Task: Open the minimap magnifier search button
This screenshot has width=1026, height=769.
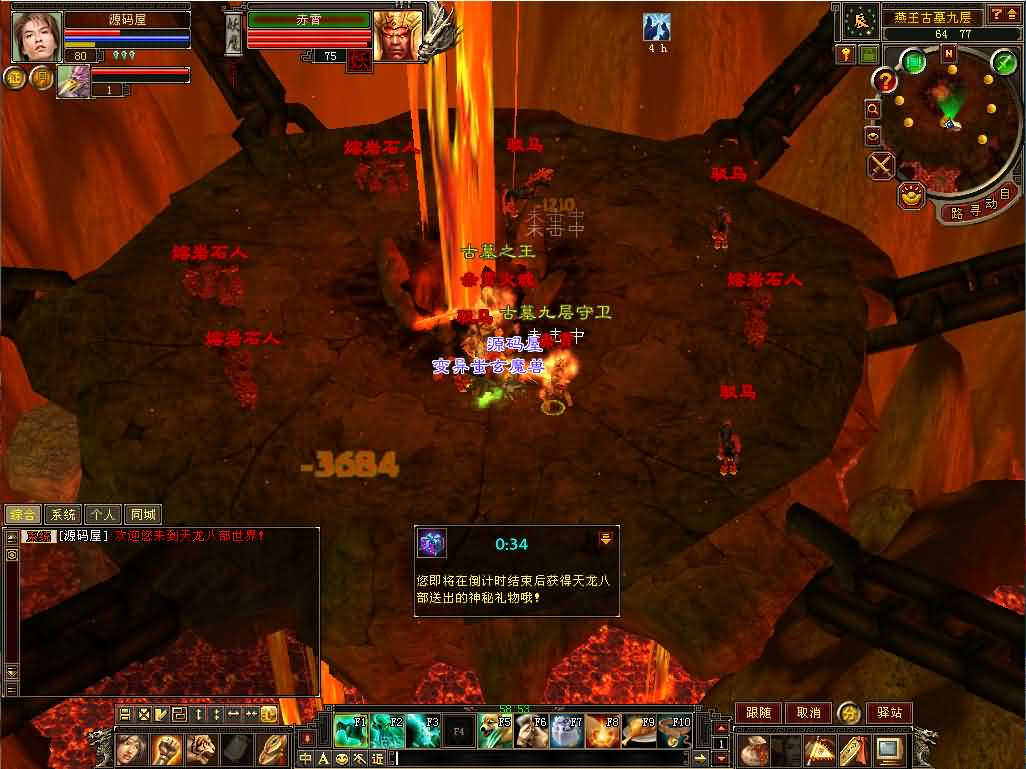Action: (x=873, y=108)
